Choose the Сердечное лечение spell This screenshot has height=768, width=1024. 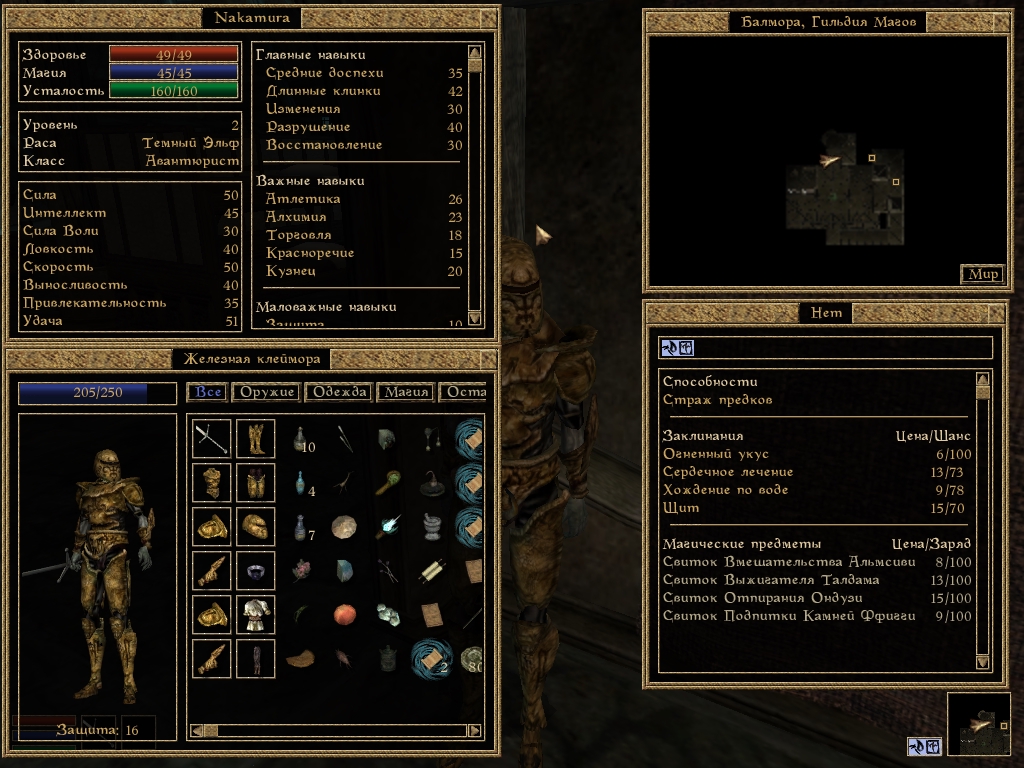click(728, 472)
